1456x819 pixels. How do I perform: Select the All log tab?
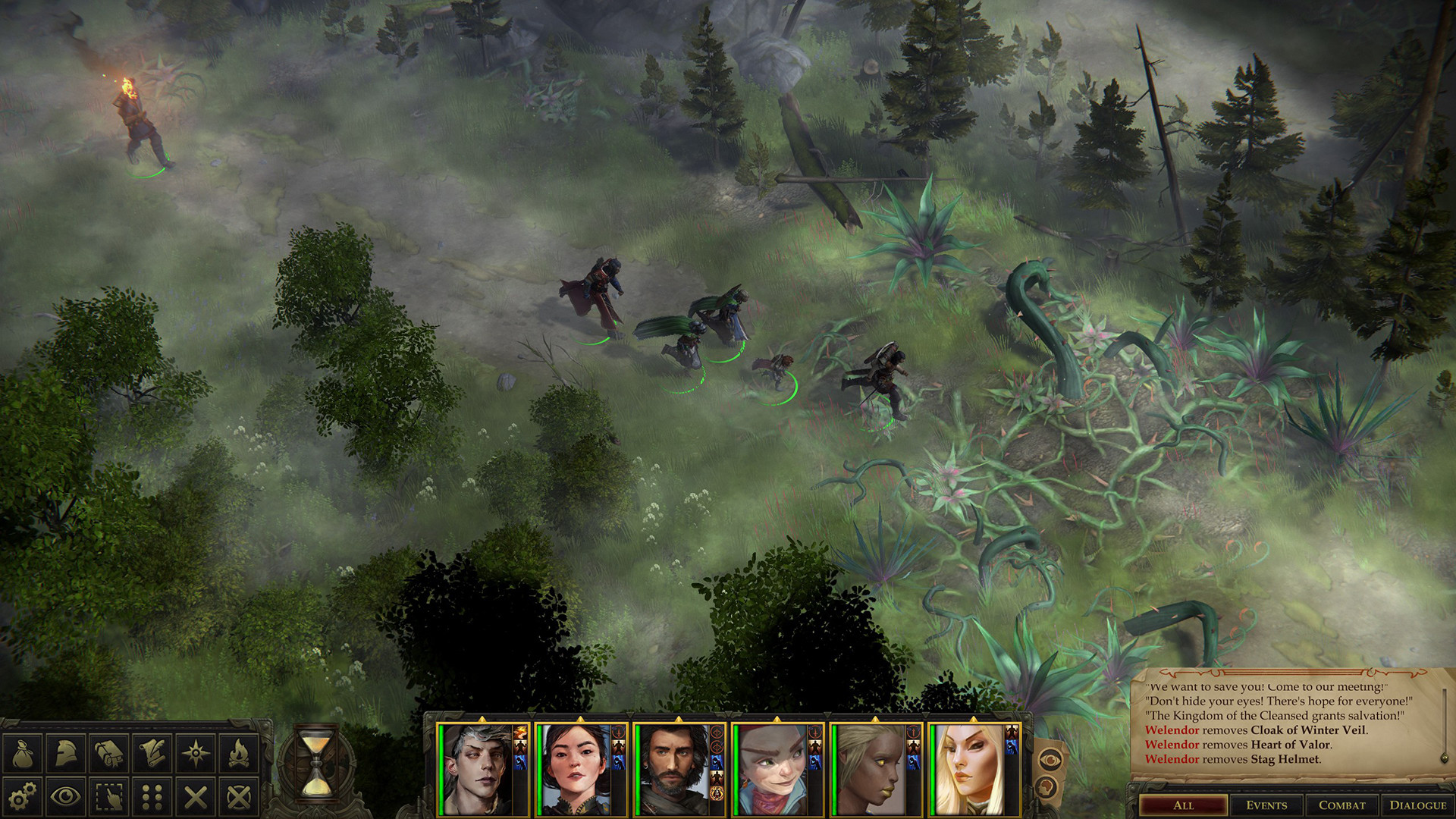pos(1183,805)
